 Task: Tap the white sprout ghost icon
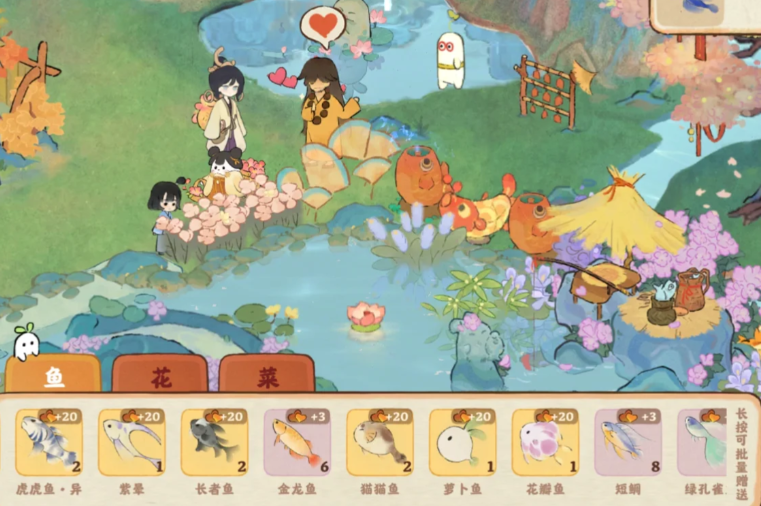click(x=25, y=343)
